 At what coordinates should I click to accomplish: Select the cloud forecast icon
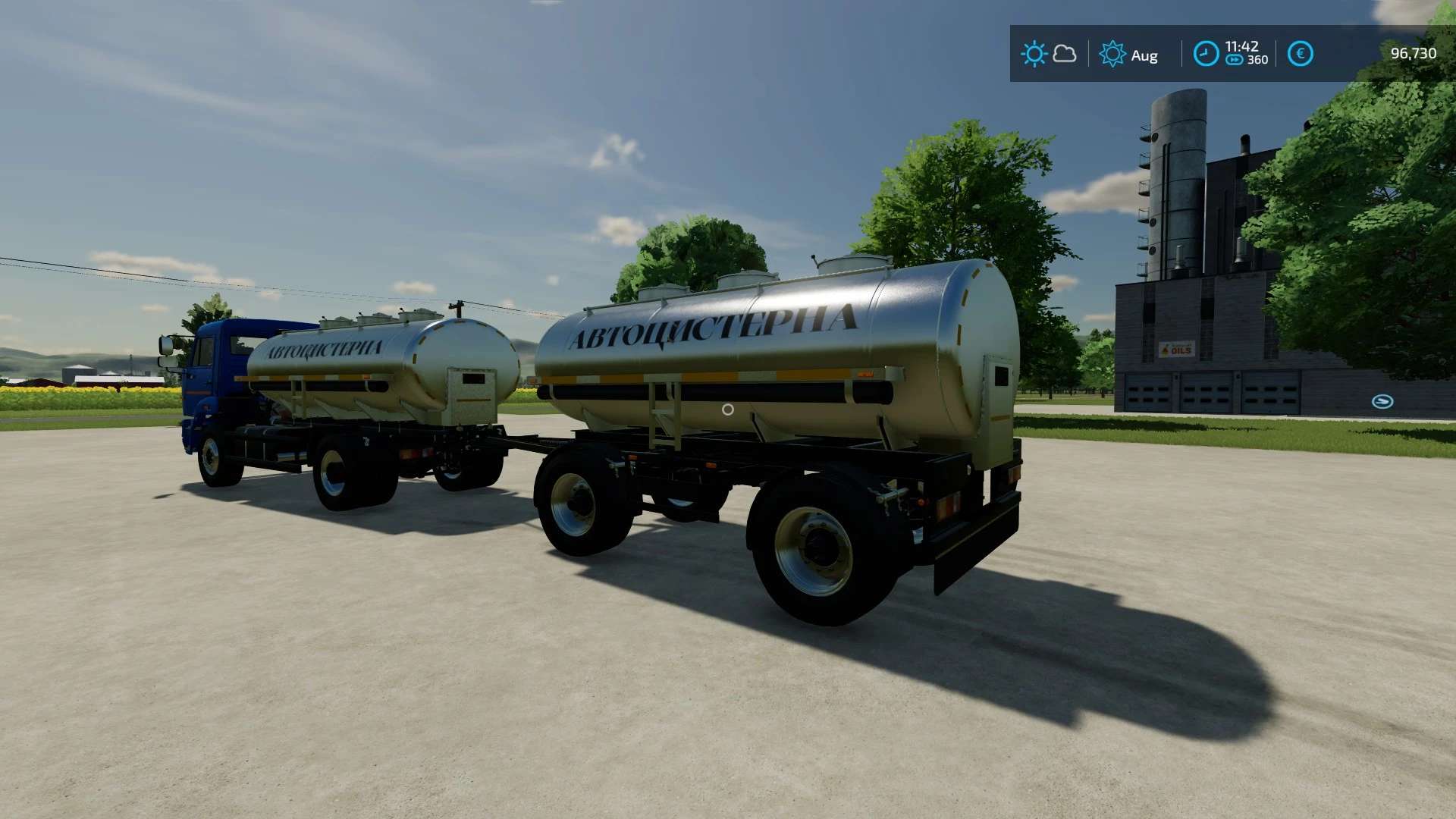pos(1065,54)
